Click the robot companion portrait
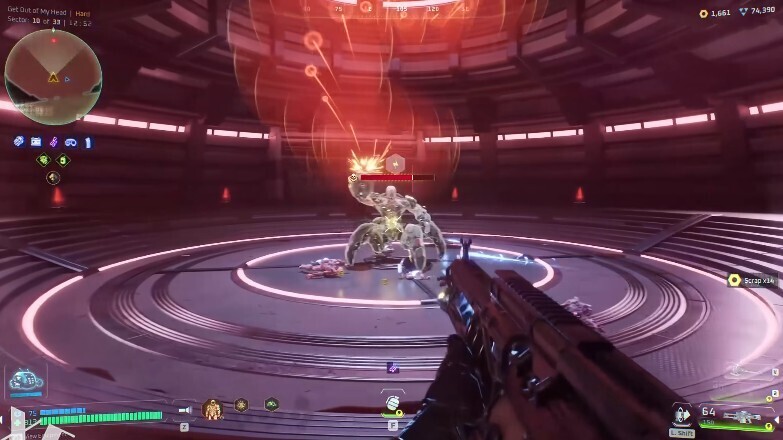 coord(23,381)
